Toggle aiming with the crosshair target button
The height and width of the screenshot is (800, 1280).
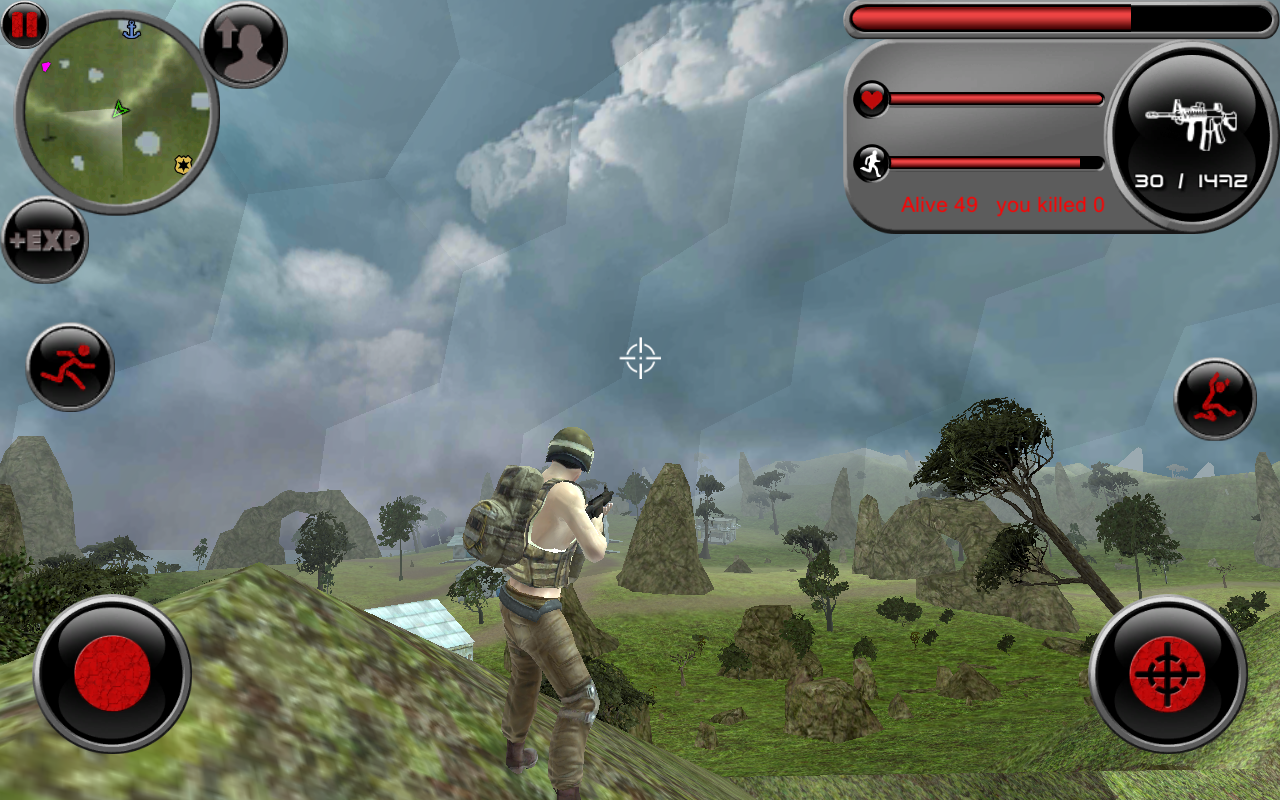coord(1167,672)
